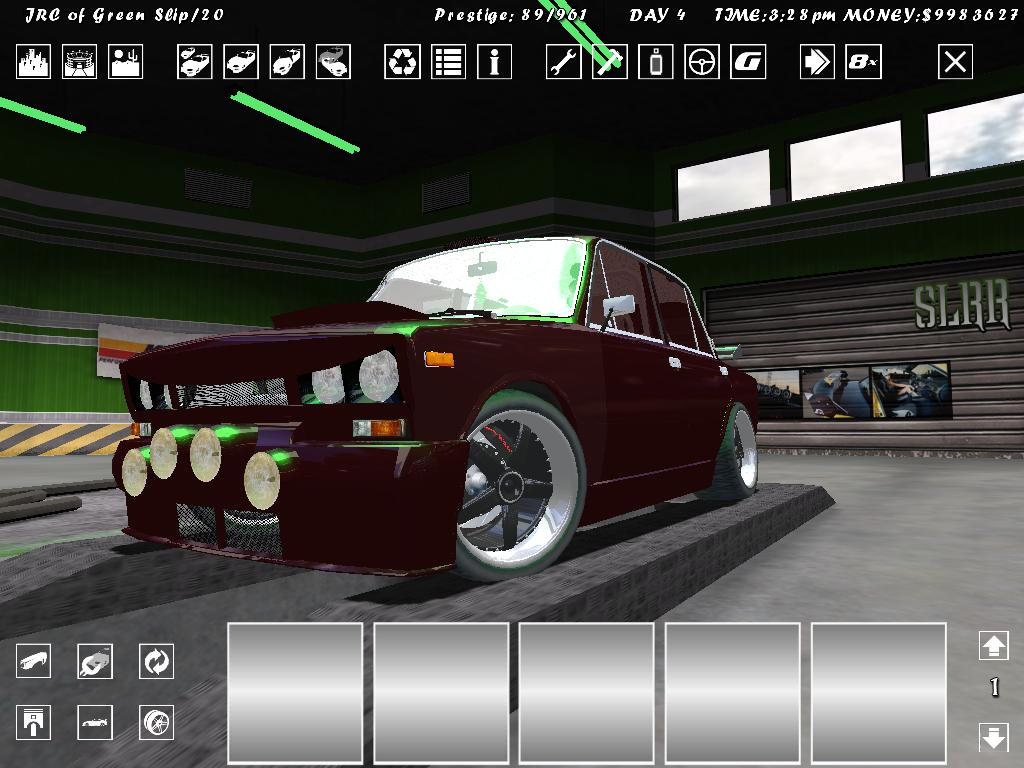Select the race stadium icon
This screenshot has width=1024, height=768.
click(x=80, y=62)
